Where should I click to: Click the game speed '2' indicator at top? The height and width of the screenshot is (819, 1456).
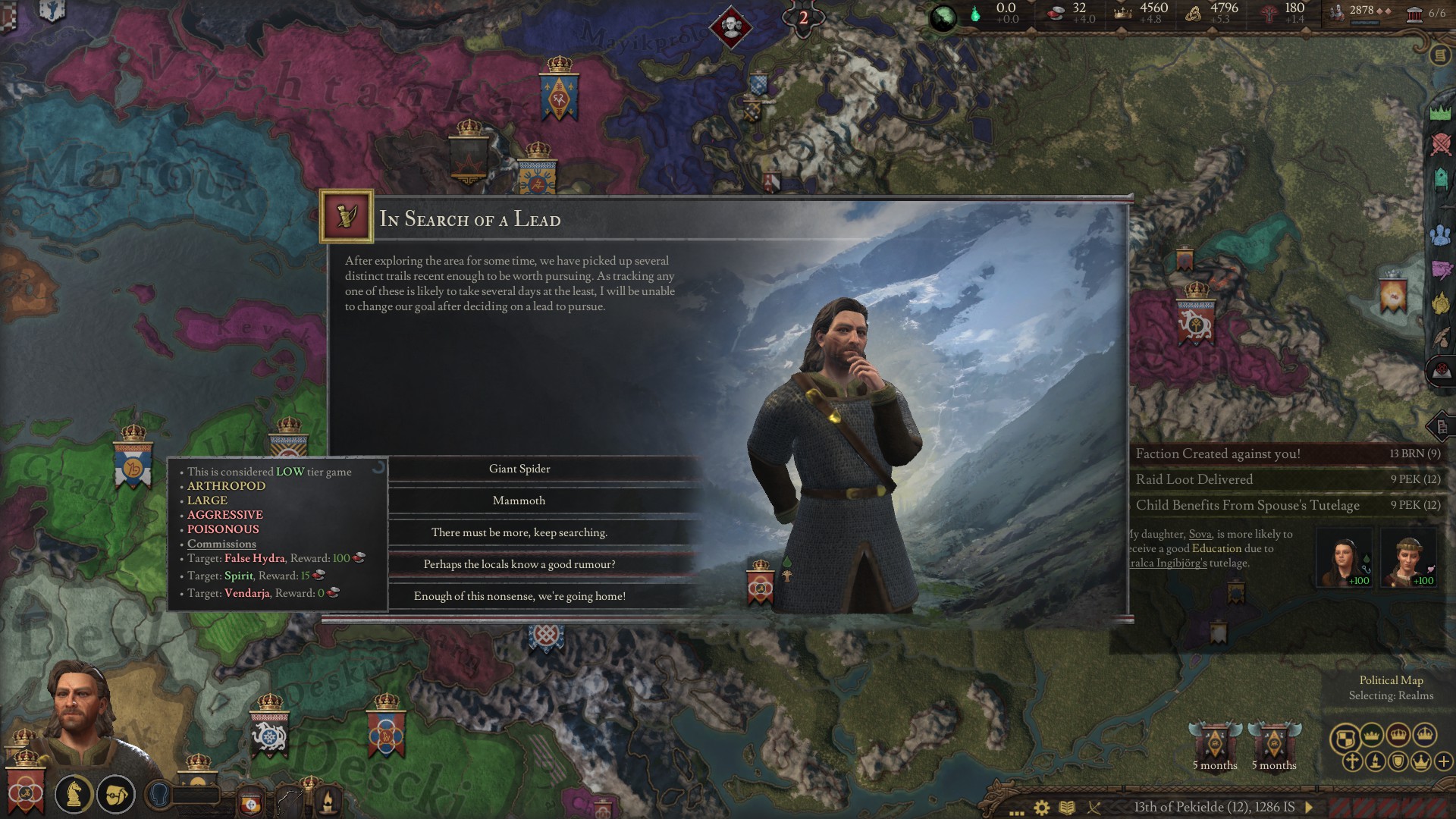(x=802, y=17)
